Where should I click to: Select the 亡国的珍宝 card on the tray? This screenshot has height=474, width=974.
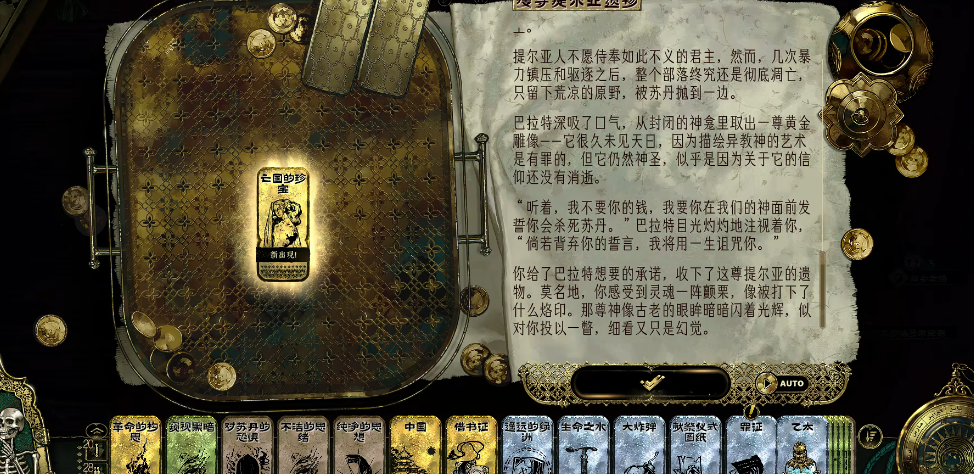tap(282, 224)
